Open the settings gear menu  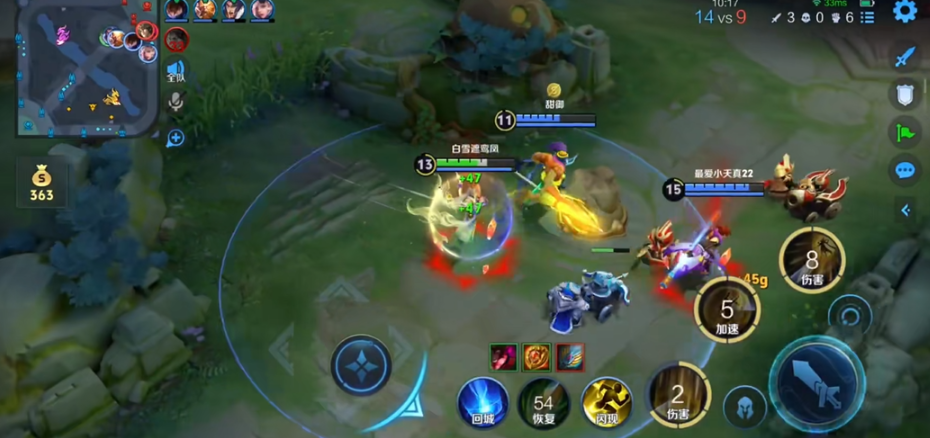tap(905, 12)
